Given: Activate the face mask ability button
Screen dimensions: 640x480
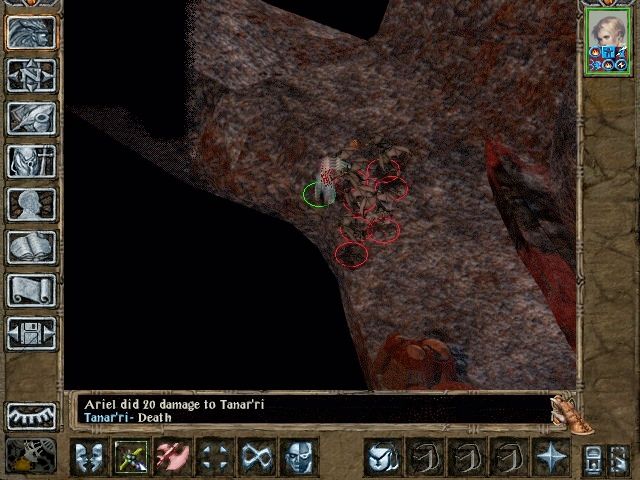Looking at the screenshot, I should point(299,457).
